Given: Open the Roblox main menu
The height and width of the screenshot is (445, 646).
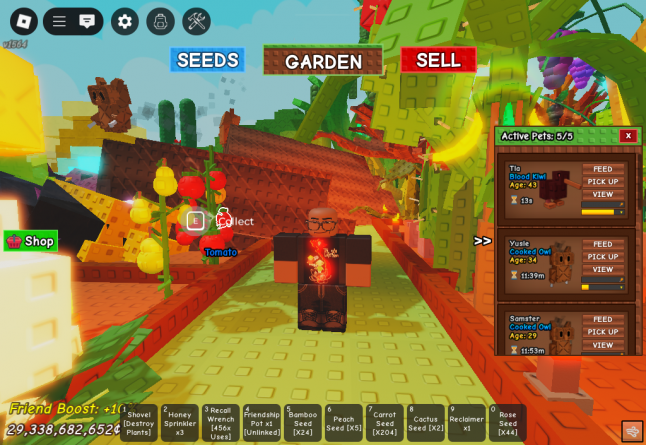Looking at the screenshot, I should point(24,21).
